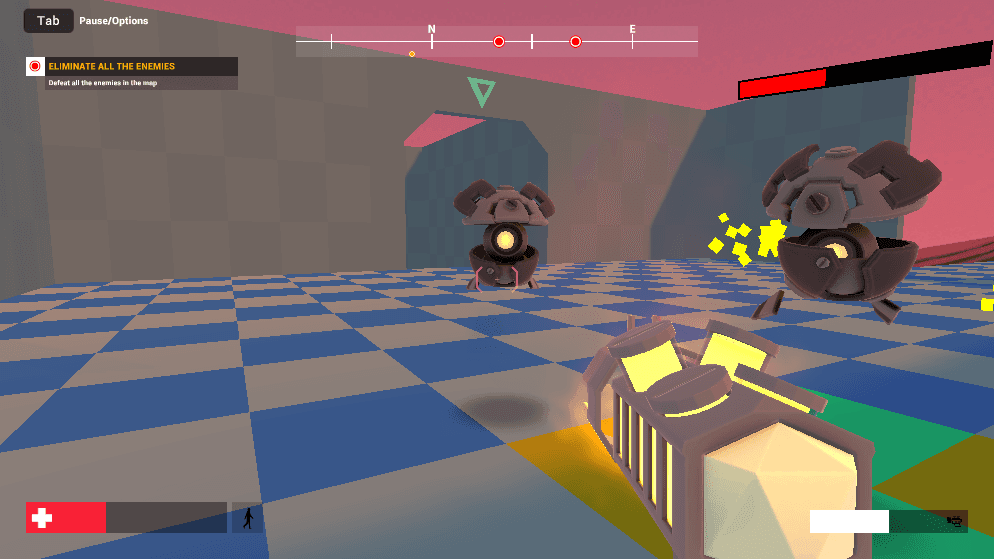Click the white cross health icon
This screenshot has width=994, height=559.
coord(42,518)
